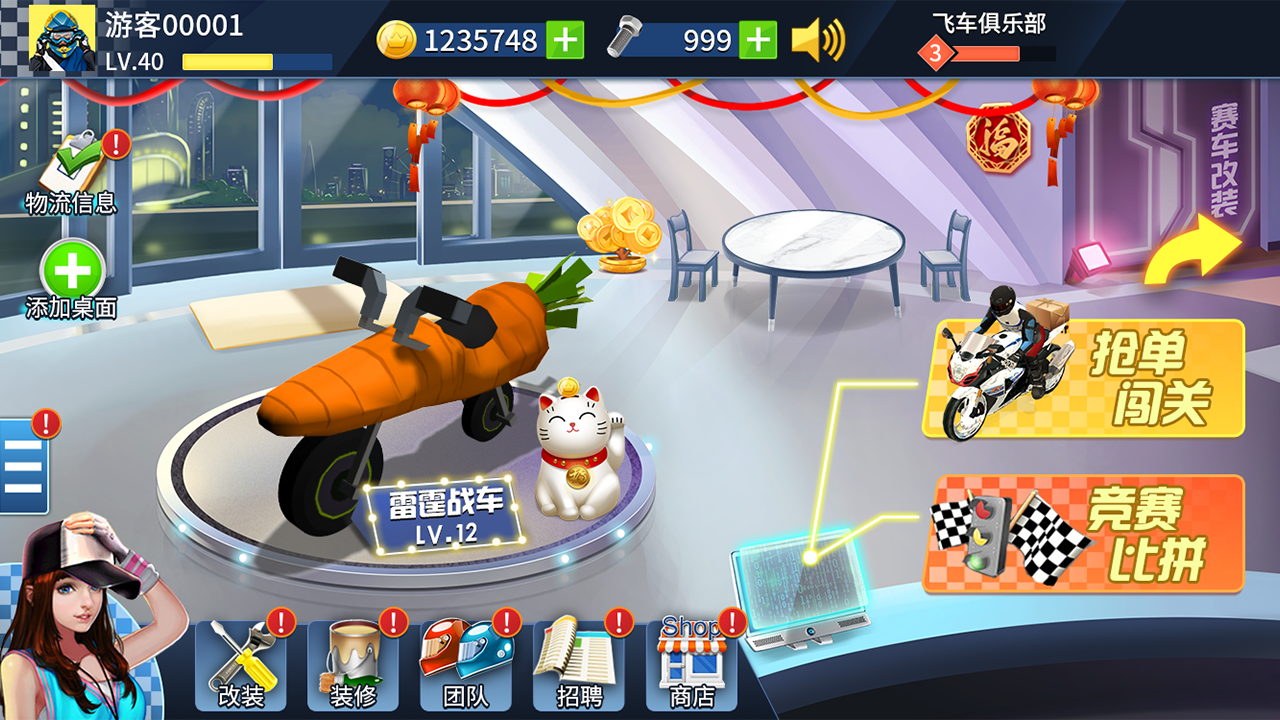Open the 装修 (decorate) panel

point(352,663)
